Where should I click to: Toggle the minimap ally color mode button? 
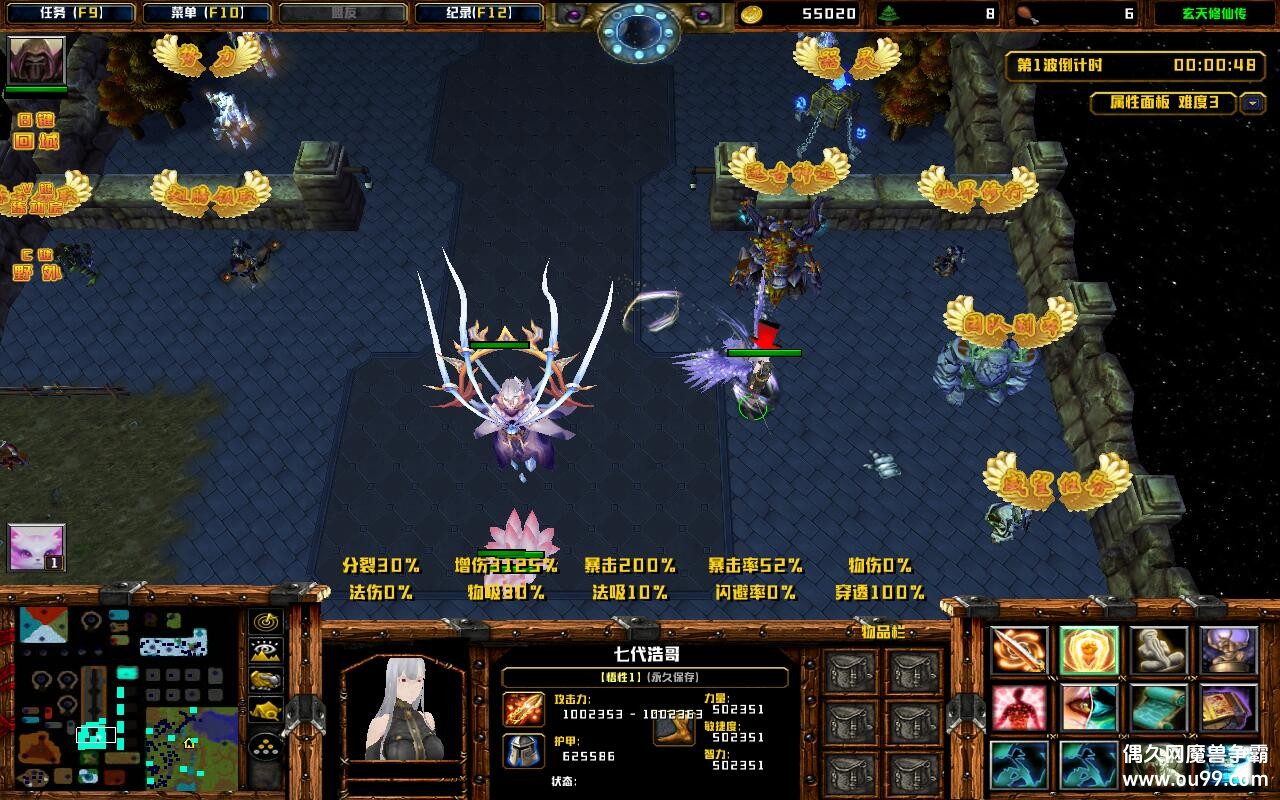(x=265, y=681)
